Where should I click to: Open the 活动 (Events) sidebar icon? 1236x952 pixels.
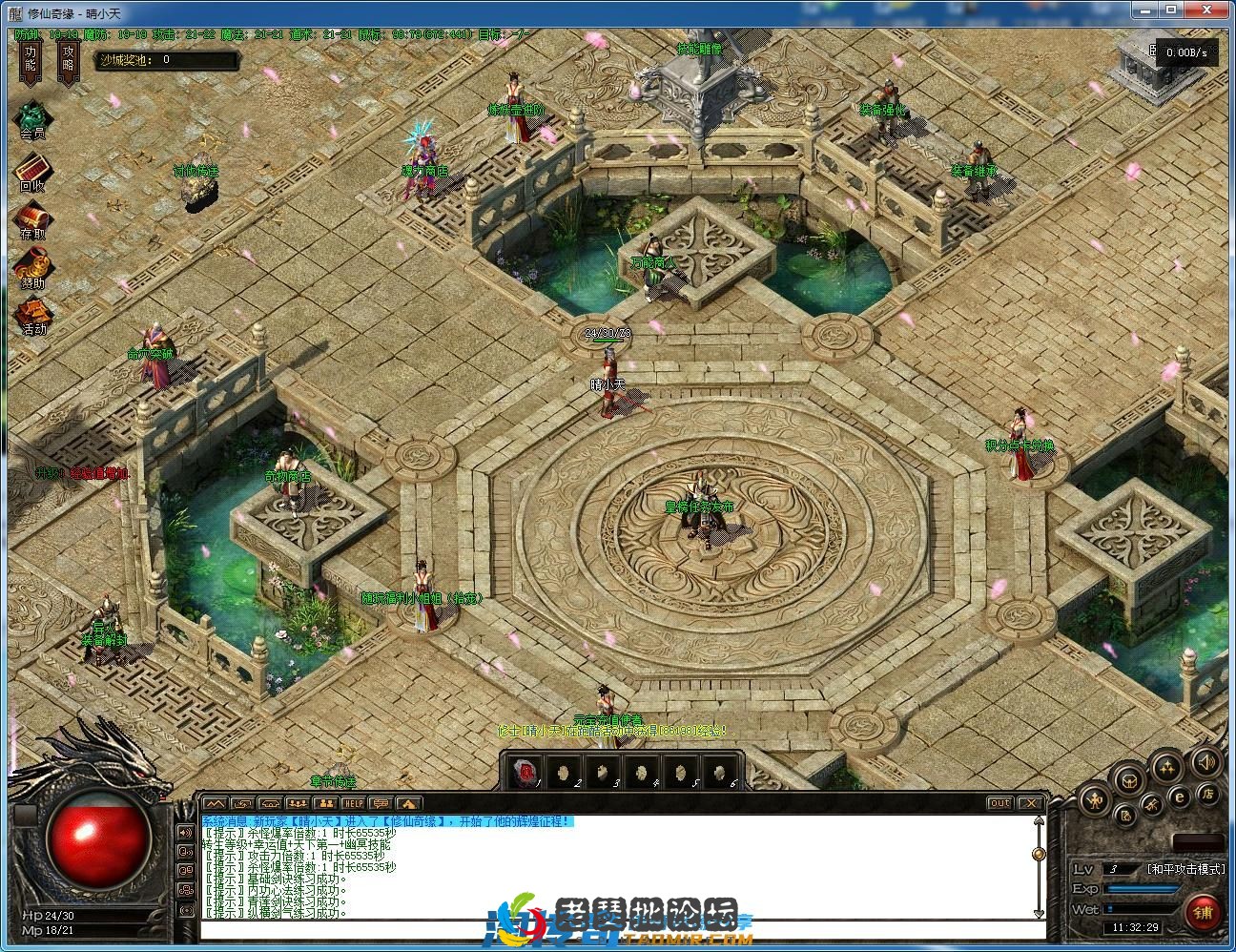point(32,310)
